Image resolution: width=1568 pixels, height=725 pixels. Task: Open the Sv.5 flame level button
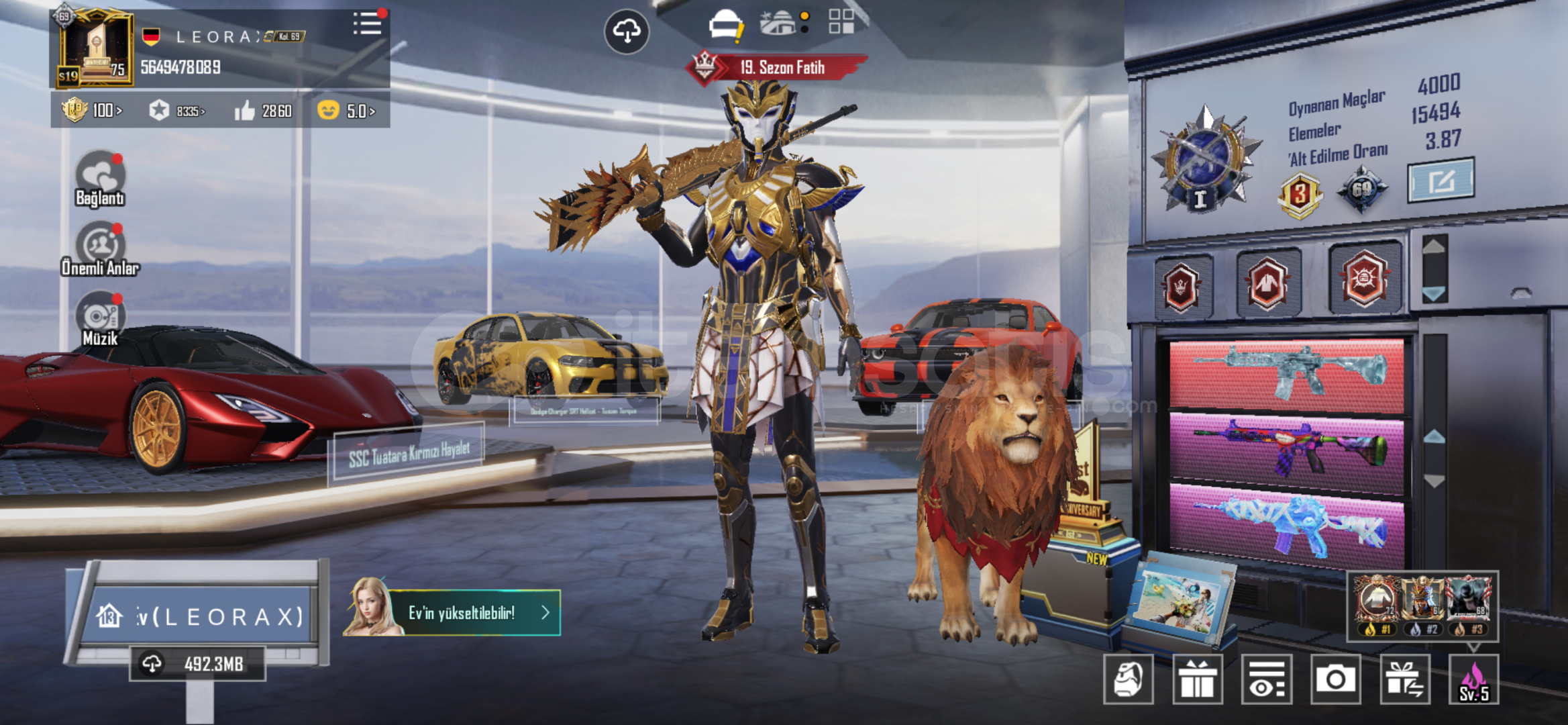click(1473, 679)
